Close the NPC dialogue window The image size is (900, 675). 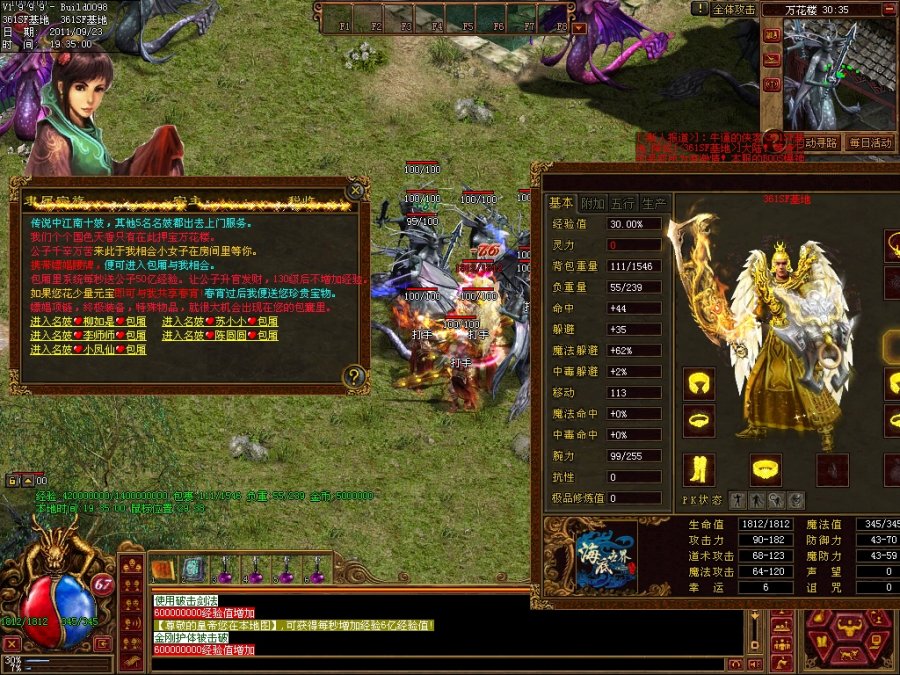click(x=355, y=190)
